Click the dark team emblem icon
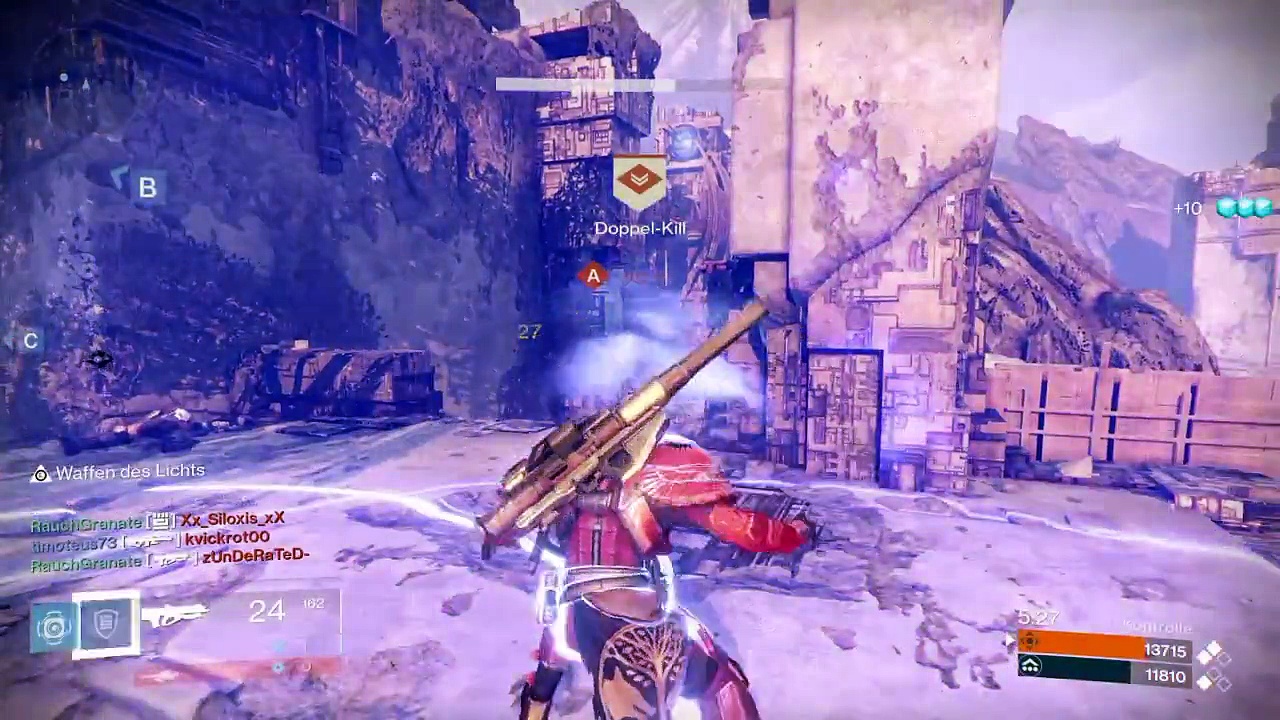This screenshot has width=1280, height=720. pos(1030,667)
